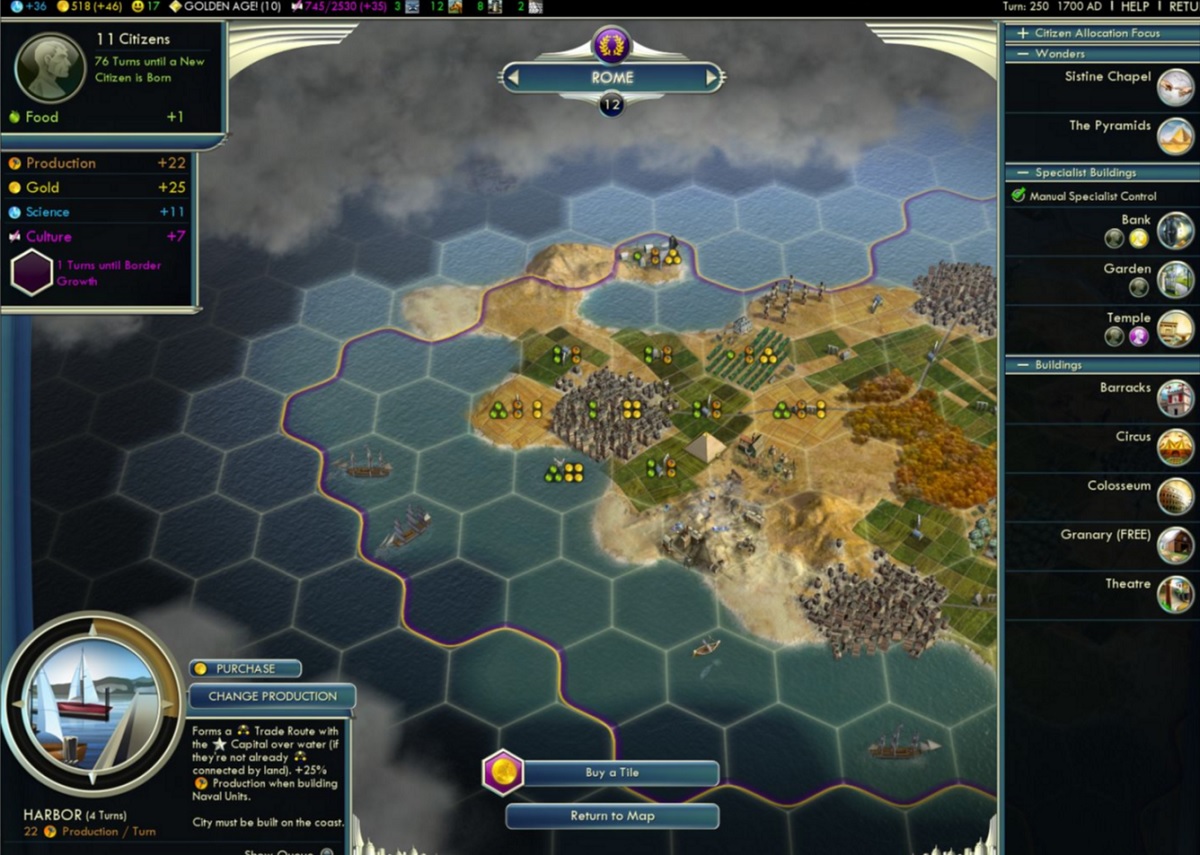Click the Bank building icon
The width and height of the screenshot is (1200, 855).
pos(1175,230)
